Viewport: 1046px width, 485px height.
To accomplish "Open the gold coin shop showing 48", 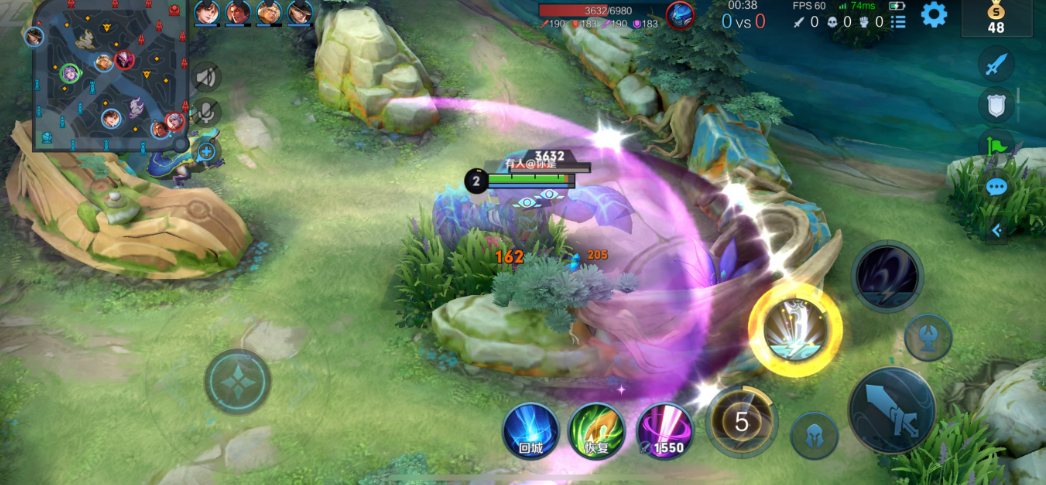I will click(996, 18).
